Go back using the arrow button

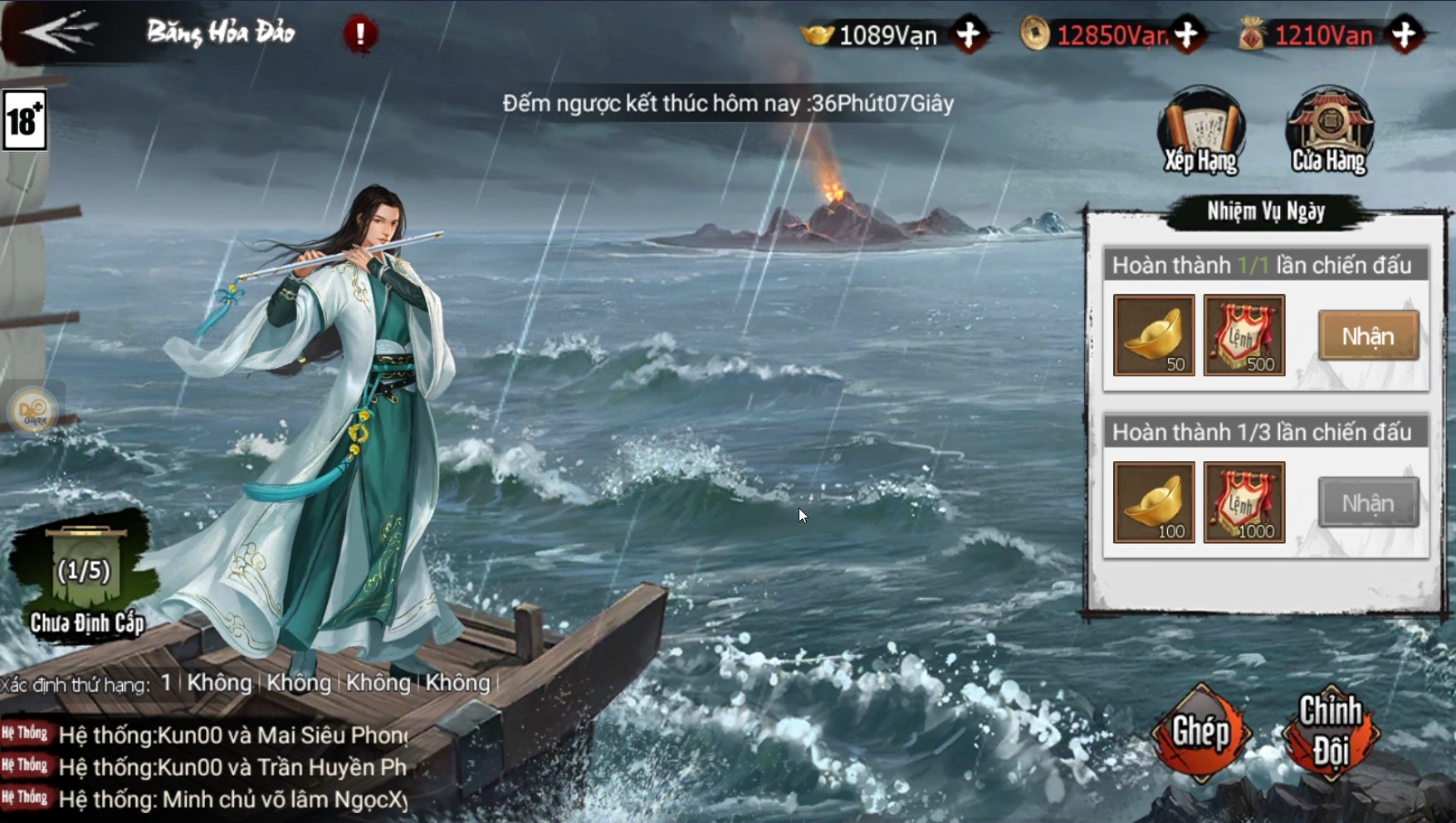pos(60,32)
